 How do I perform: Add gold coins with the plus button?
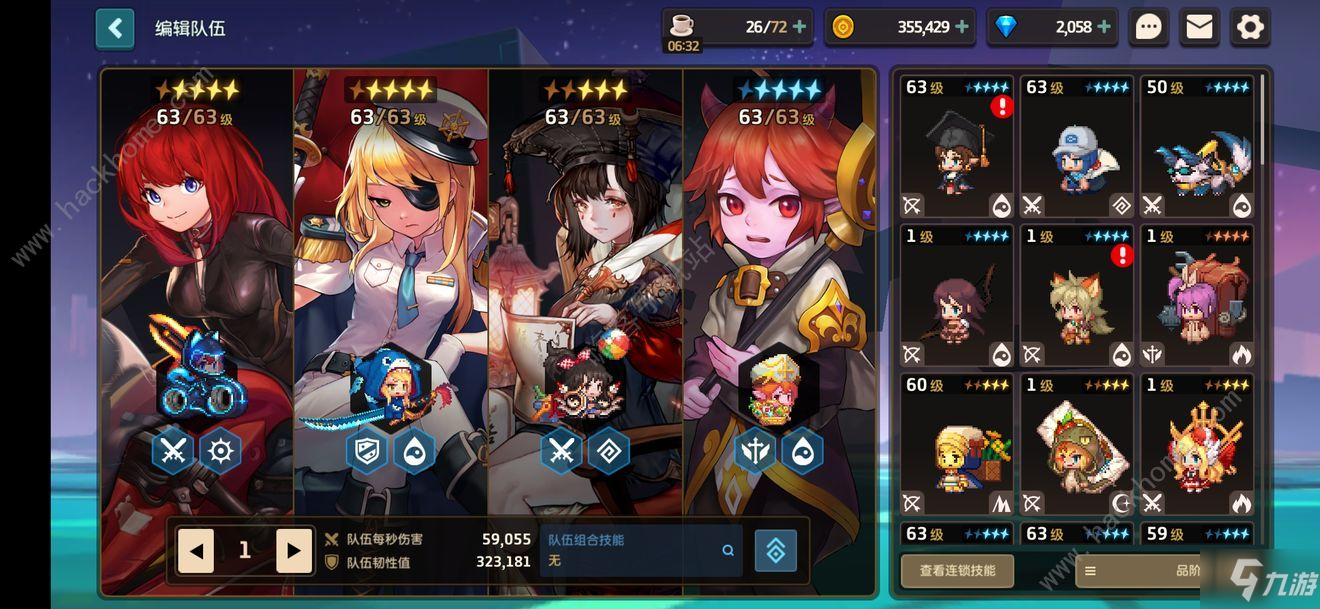[x=961, y=27]
